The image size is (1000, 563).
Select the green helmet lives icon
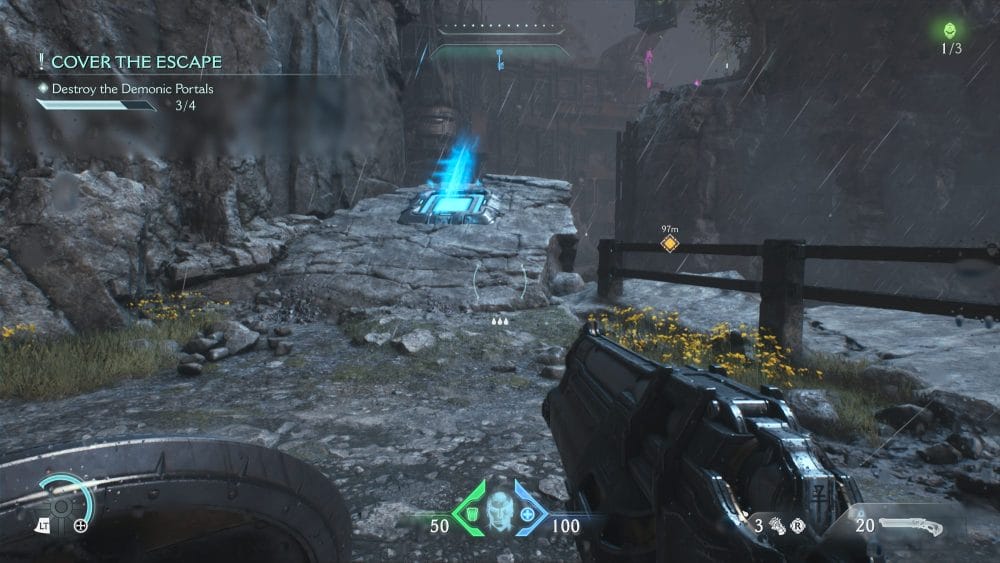tap(950, 30)
